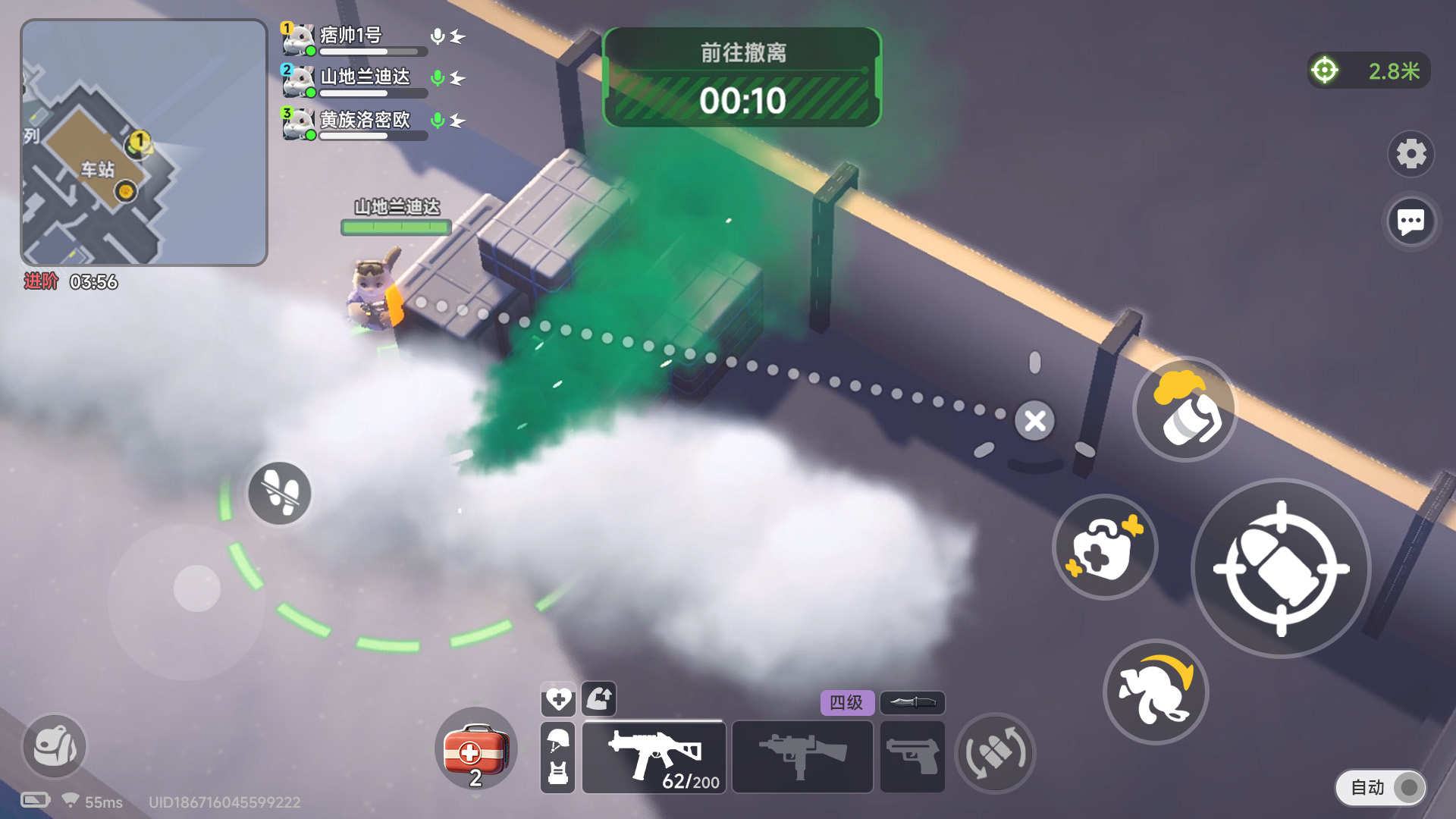Tap the station minimap
This screenshot has width=1456, height=819.
tap(144, 143)
